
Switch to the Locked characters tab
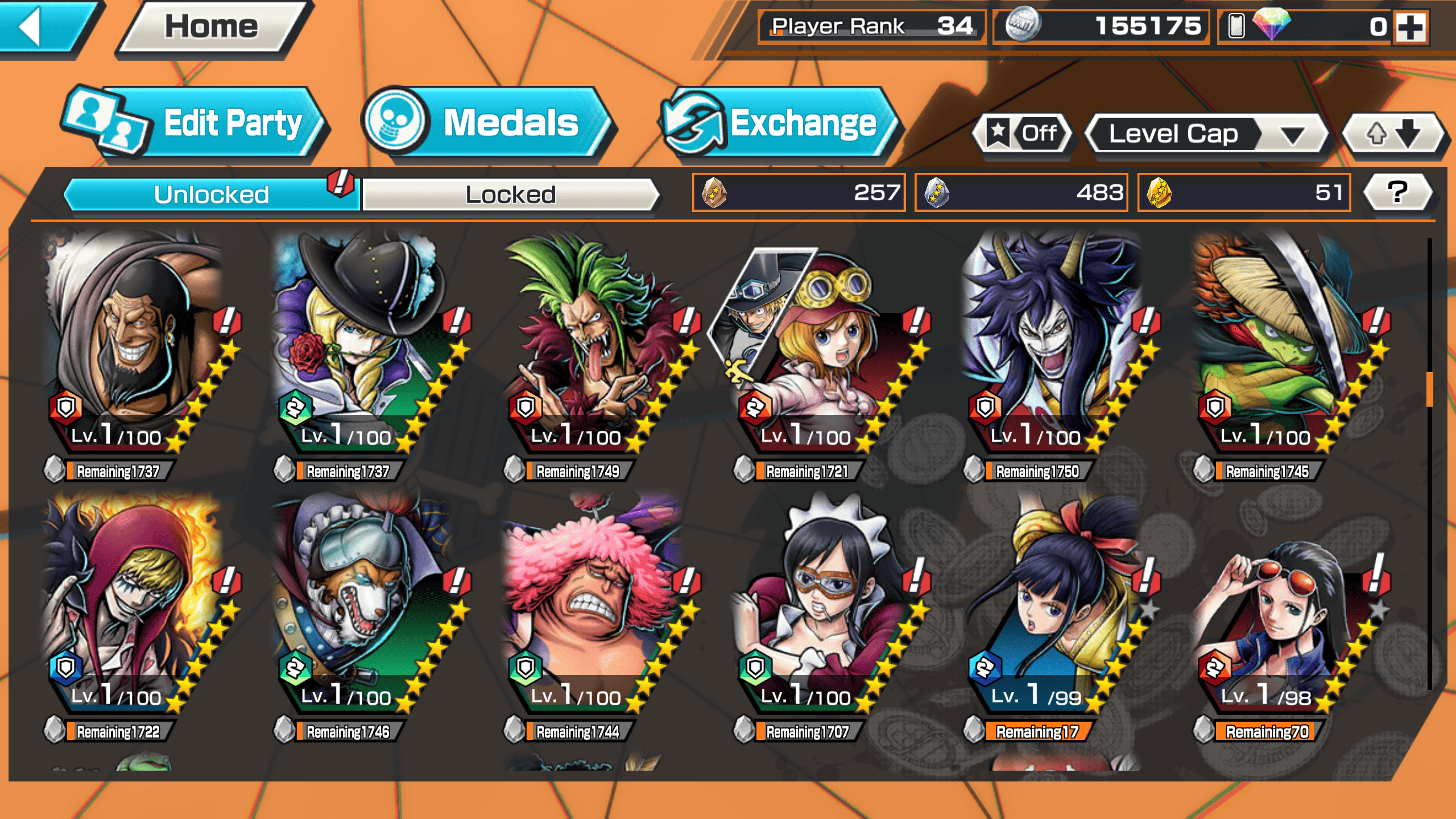coord(510,195)
